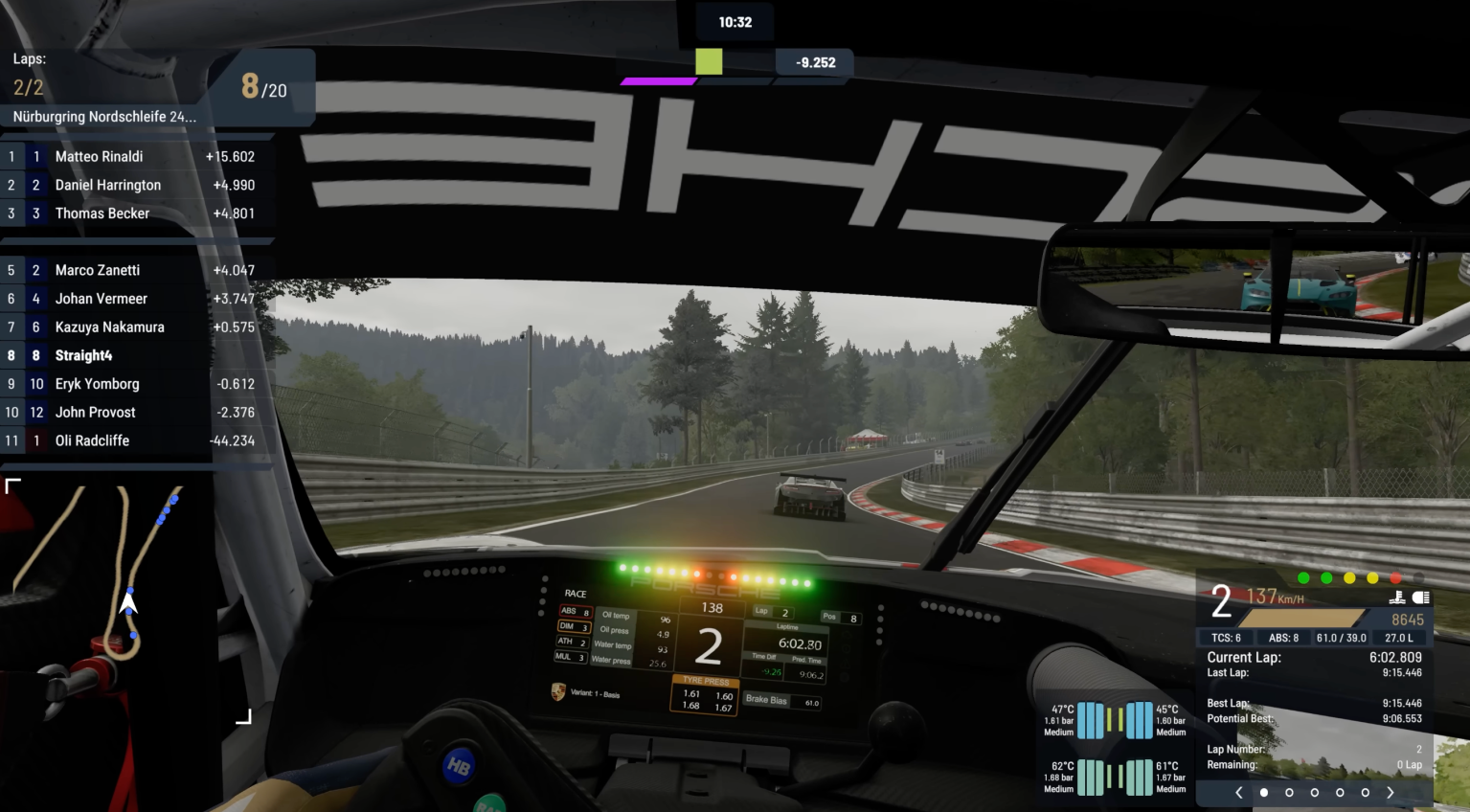The width and height of the screenshot is (1470, 812).
Task: Click the Nürburgring Nordschleife track title
Action: click(x=104, y=117)
